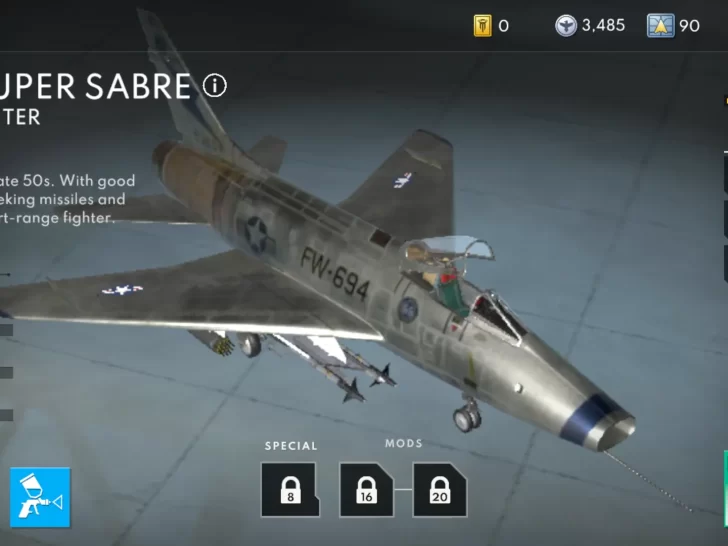Select the locked mod slot level 20
Image resolution: width=728 pixels, height=546 pixels.
point(439,489)
